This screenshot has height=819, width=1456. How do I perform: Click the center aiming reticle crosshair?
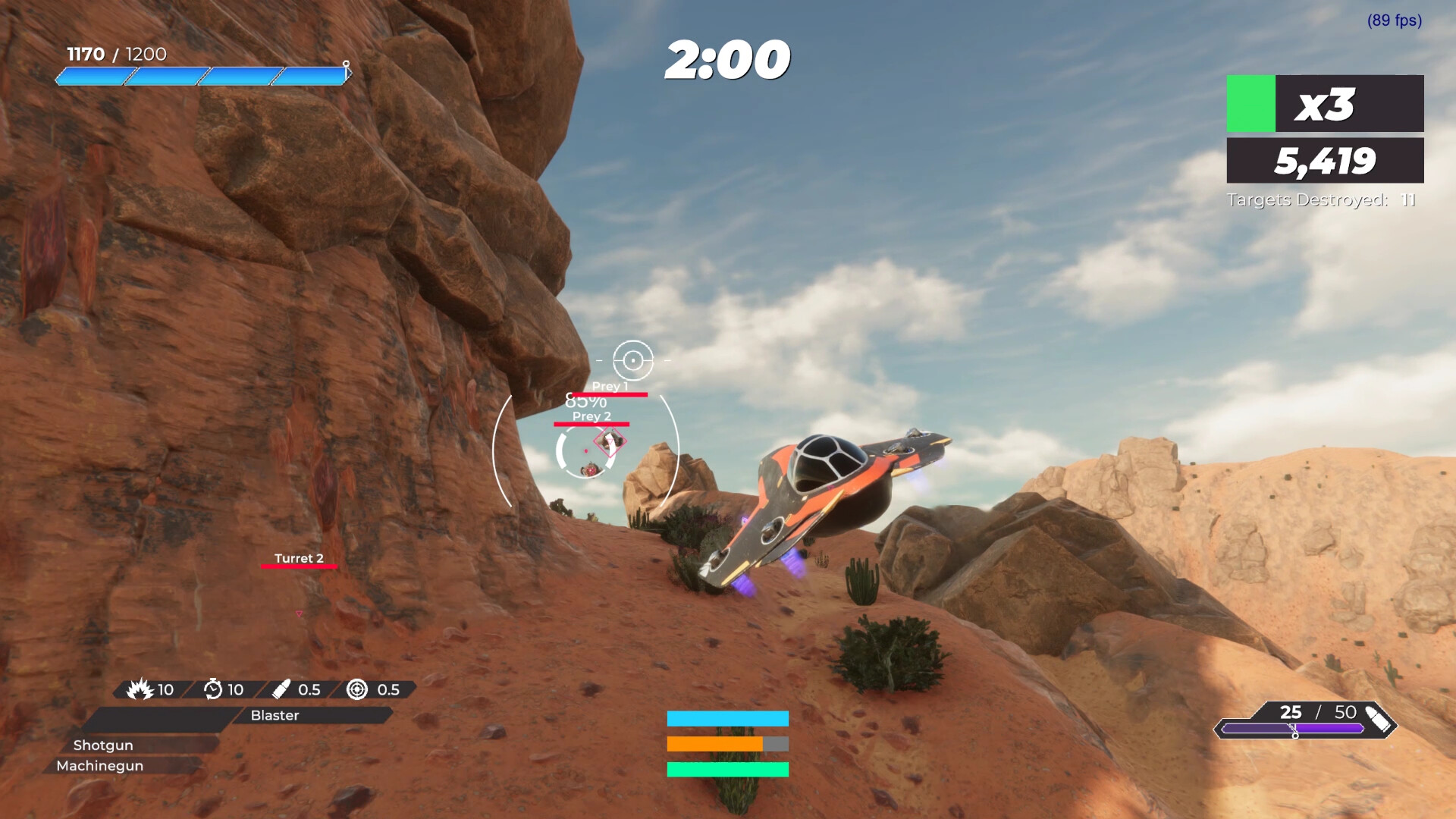click(634, 360)
